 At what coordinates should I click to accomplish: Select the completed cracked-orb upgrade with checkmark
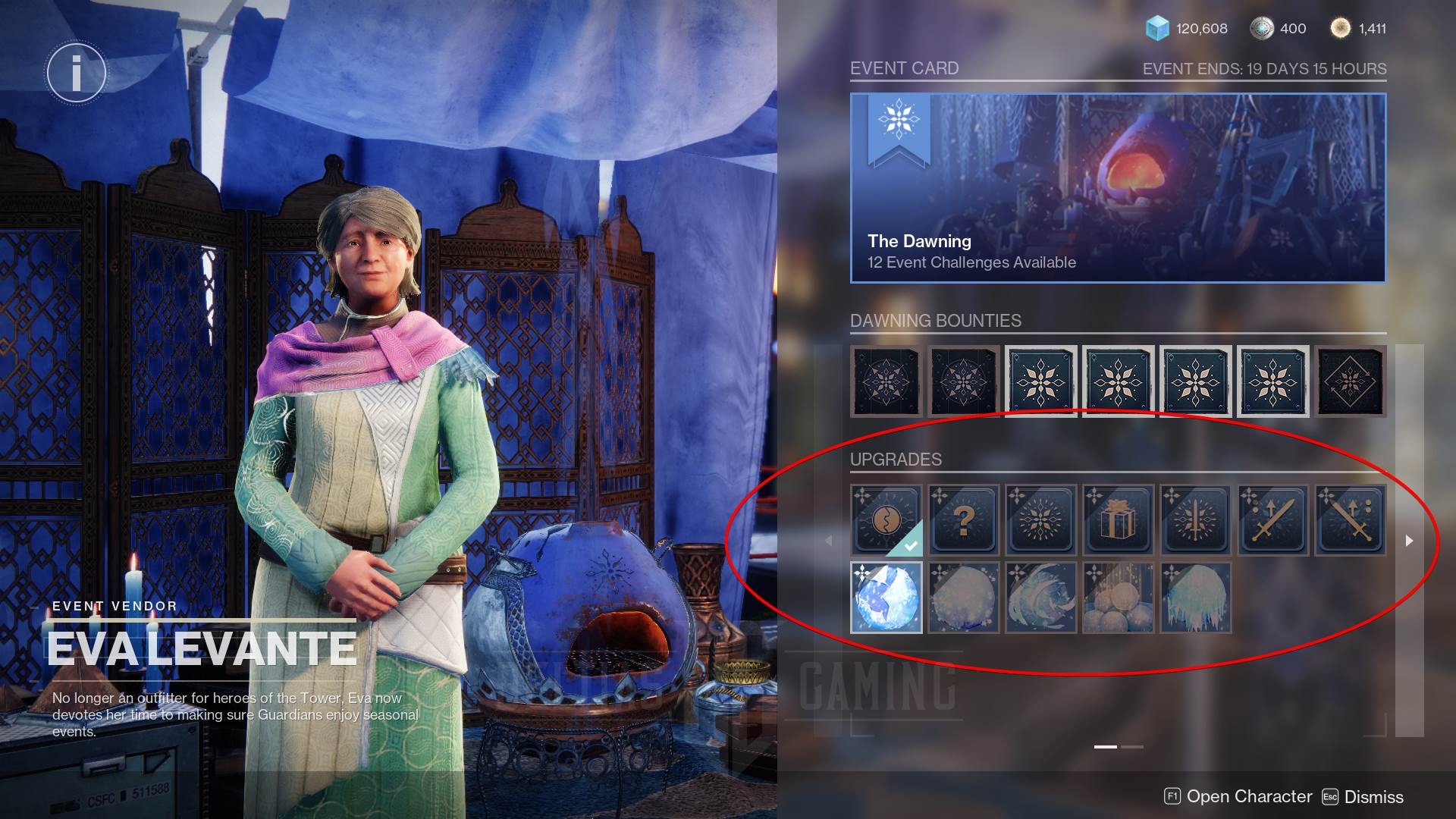click(x=886, y=520)
